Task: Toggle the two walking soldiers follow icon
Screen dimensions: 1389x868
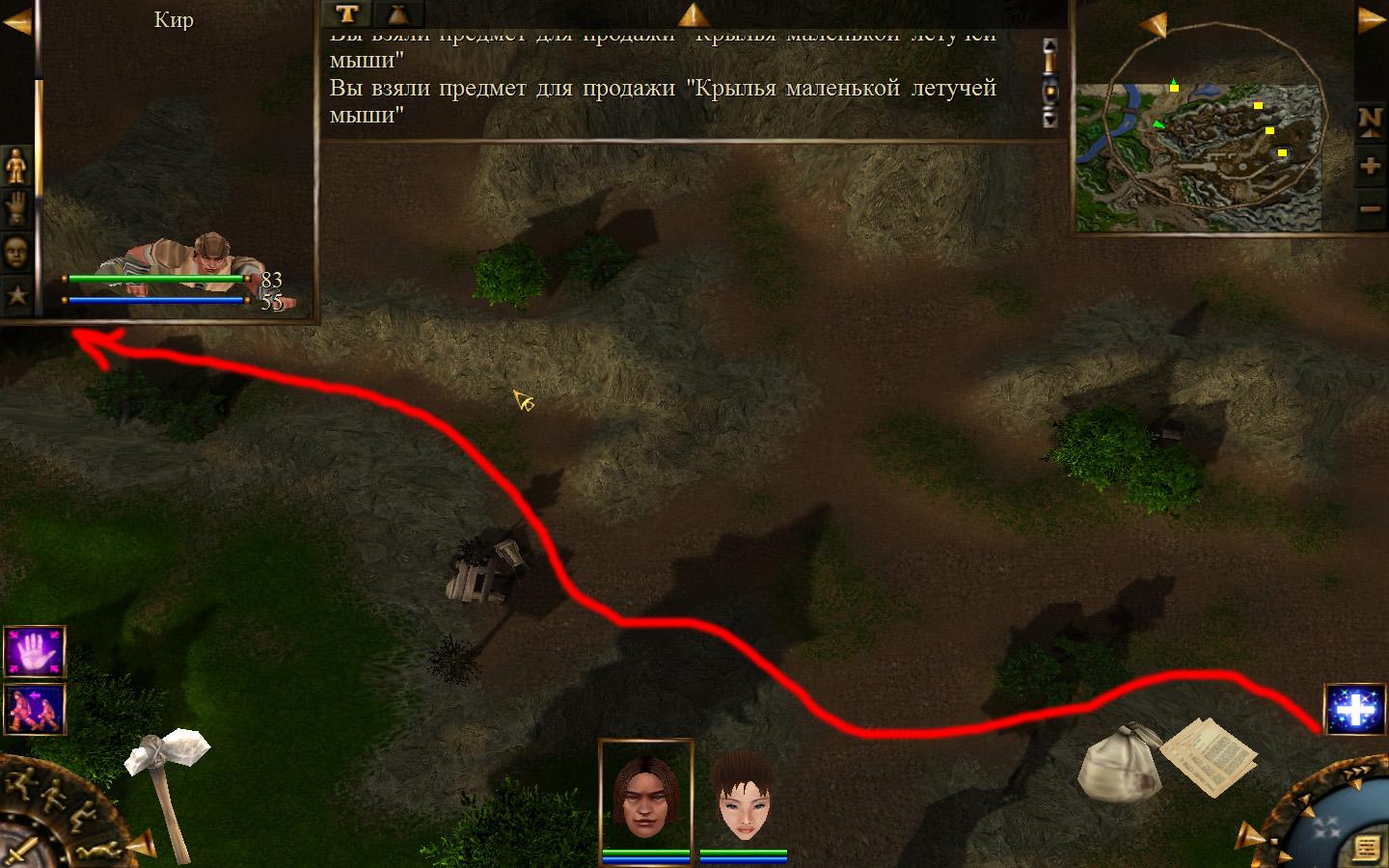Action: [x=35, y=709]
